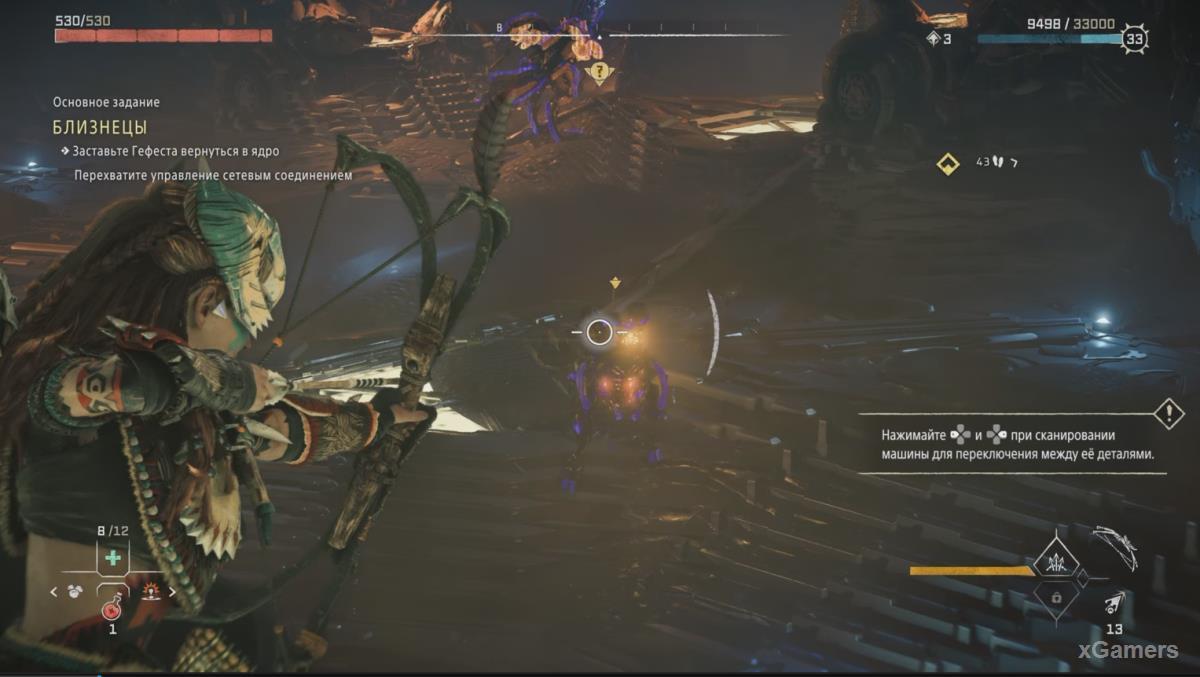The image size is (1200, 677).
Task: Click the level 33 player badge
Action: [1133, 40]
